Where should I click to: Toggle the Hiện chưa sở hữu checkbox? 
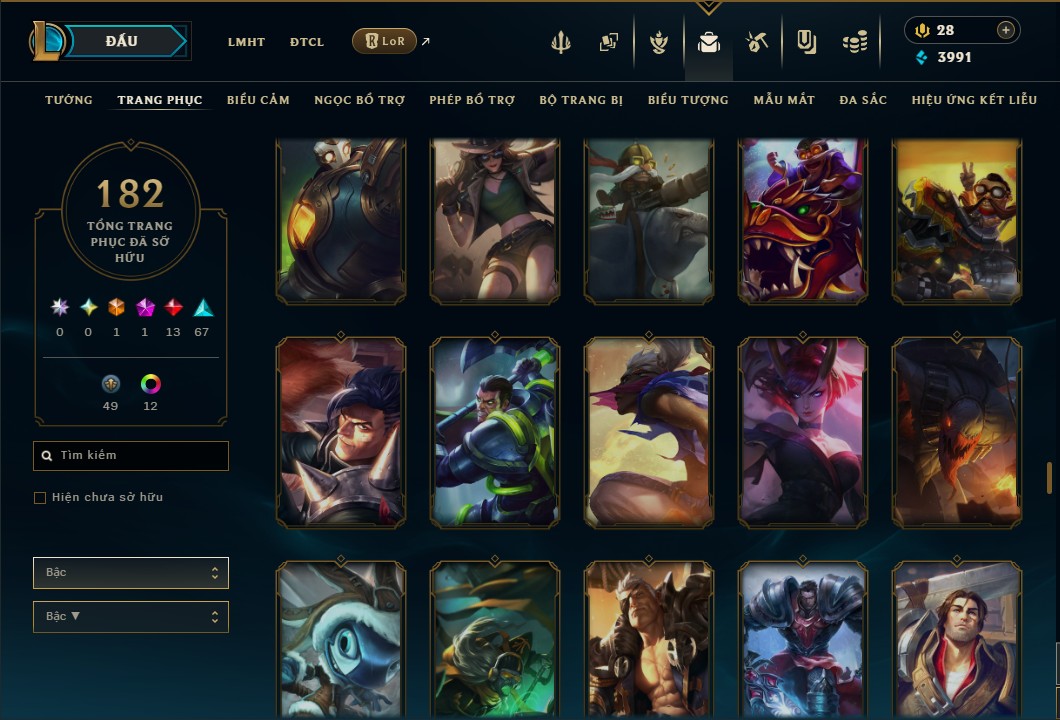point(40,498)
